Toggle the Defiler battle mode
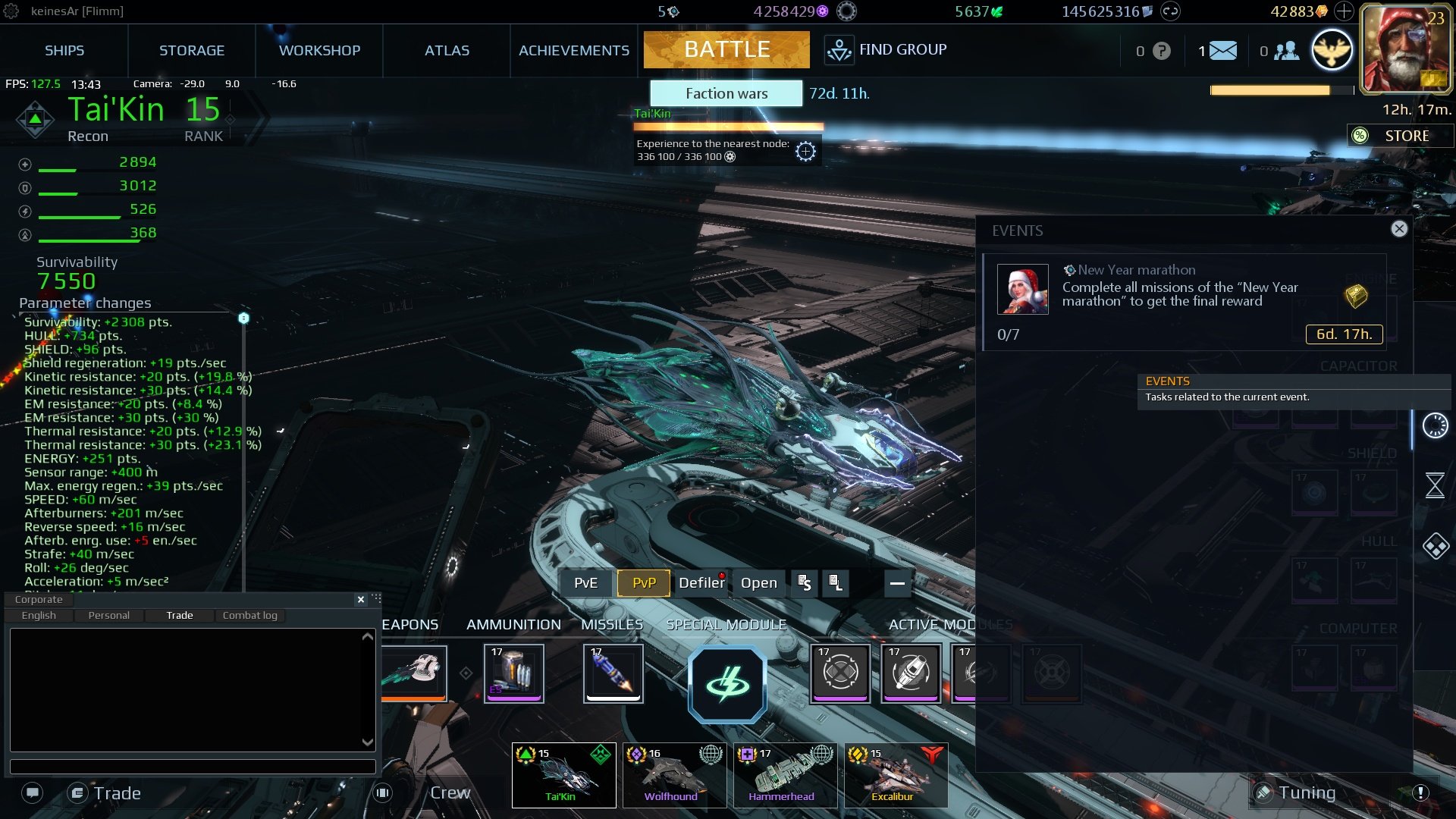Image resolution: width=1456 pixels, height=819 pixels. (x=701, y=583)
